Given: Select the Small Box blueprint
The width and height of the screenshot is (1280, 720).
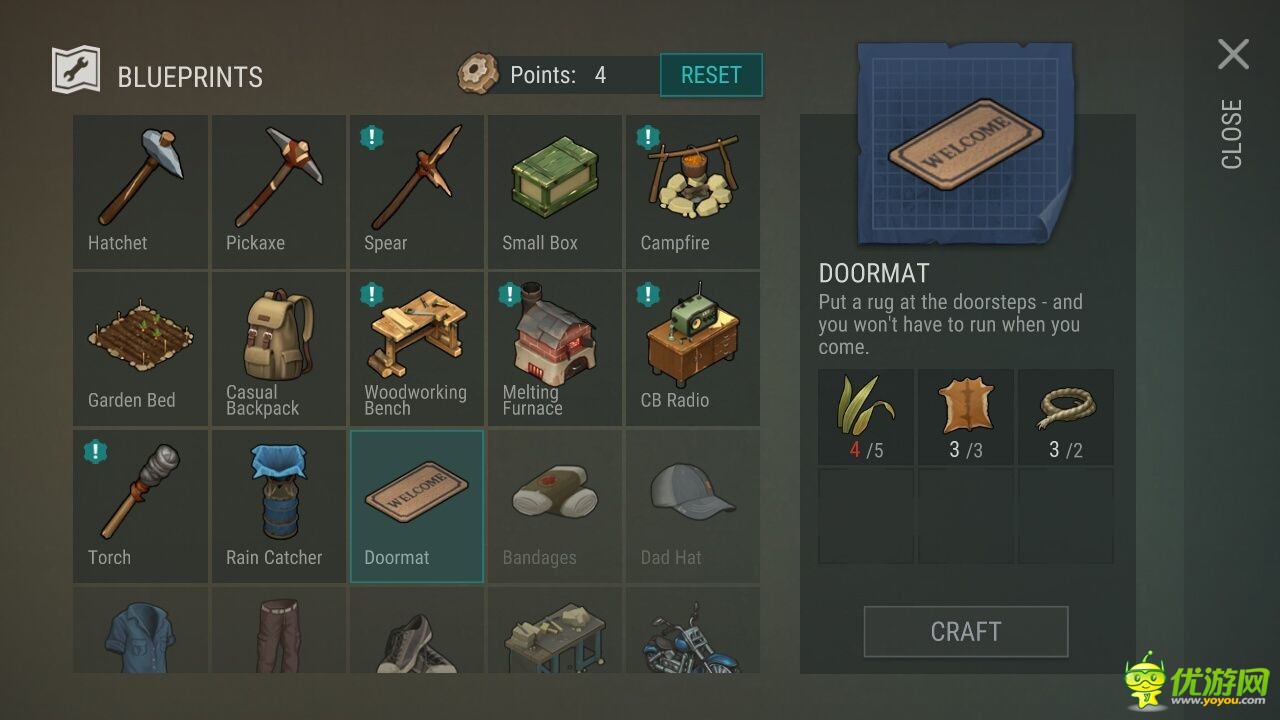Looking at the screenshot, I should 554,191.
